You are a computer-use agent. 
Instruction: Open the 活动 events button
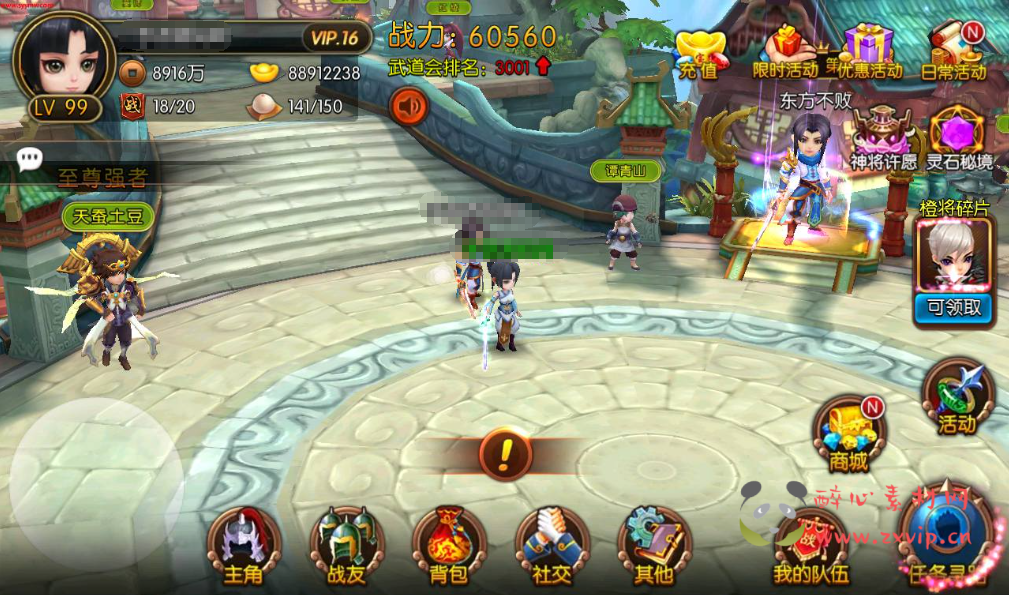956,397
